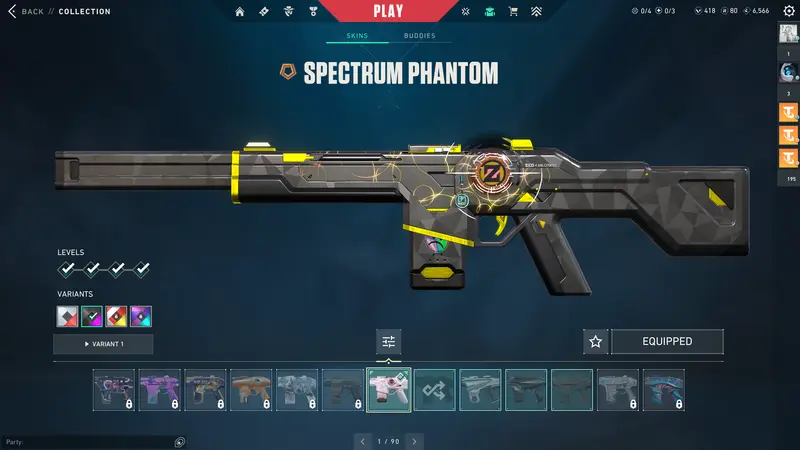Open the home screen via house icon
The width and height of the screenshot is (800, 450).
pos(239,12)
